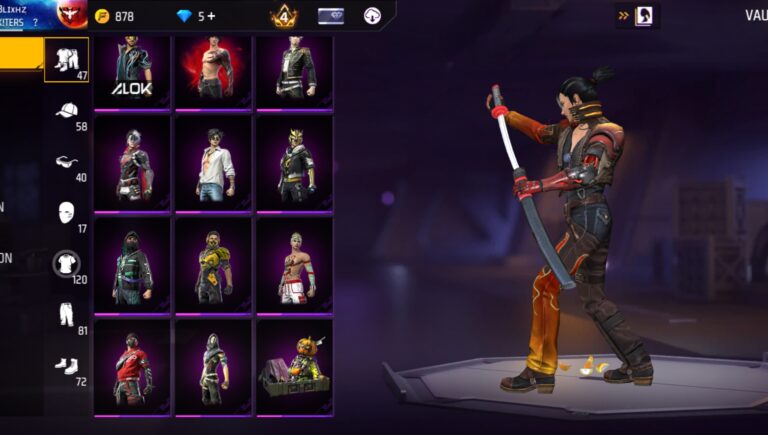The width and height of the screenshot is (768, 435).
Task: Open the outfit sets category
Action: pyautogui.click(x=67, y=59)
